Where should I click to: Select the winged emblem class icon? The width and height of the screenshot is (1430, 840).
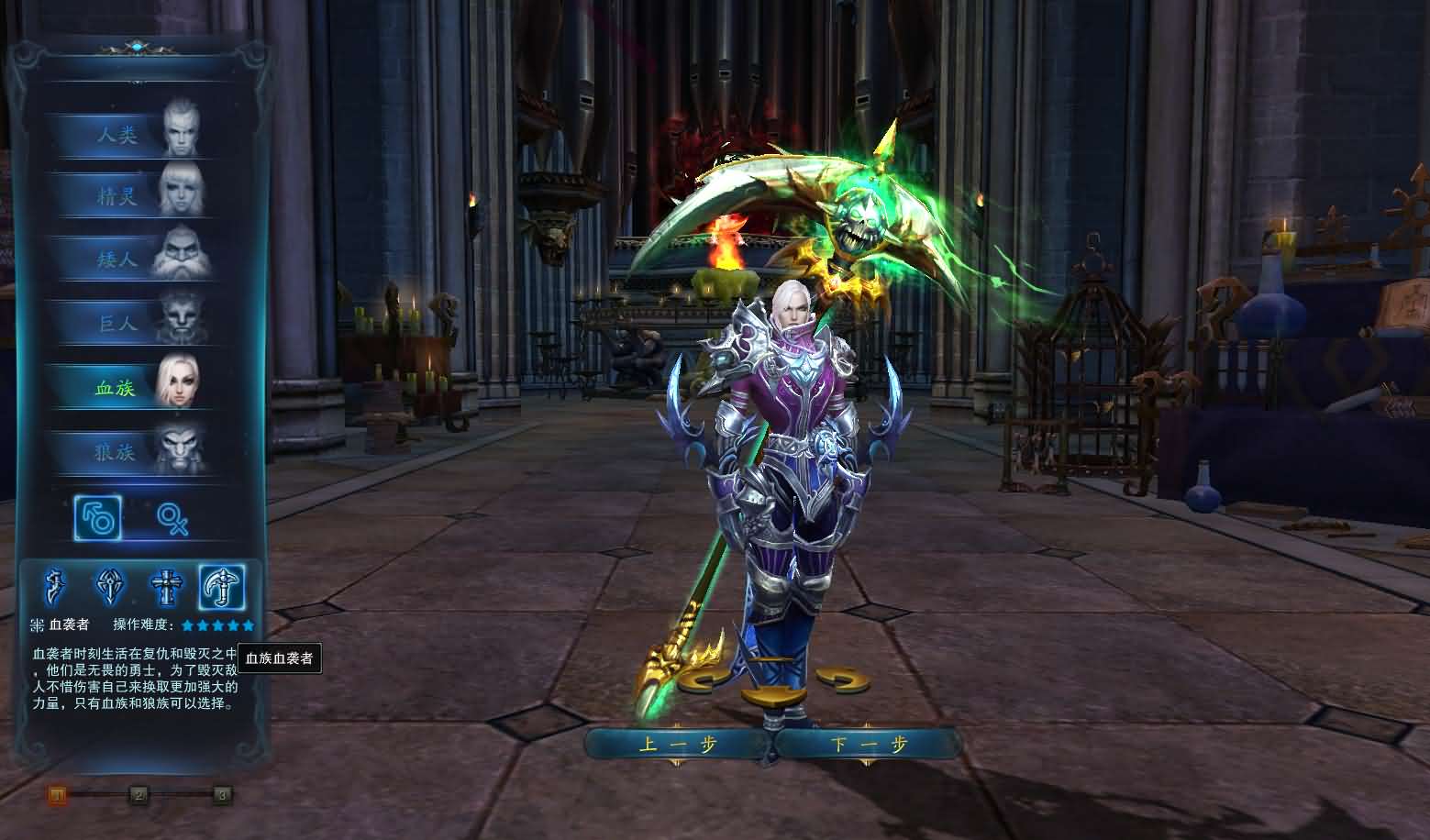pos(111,587)
